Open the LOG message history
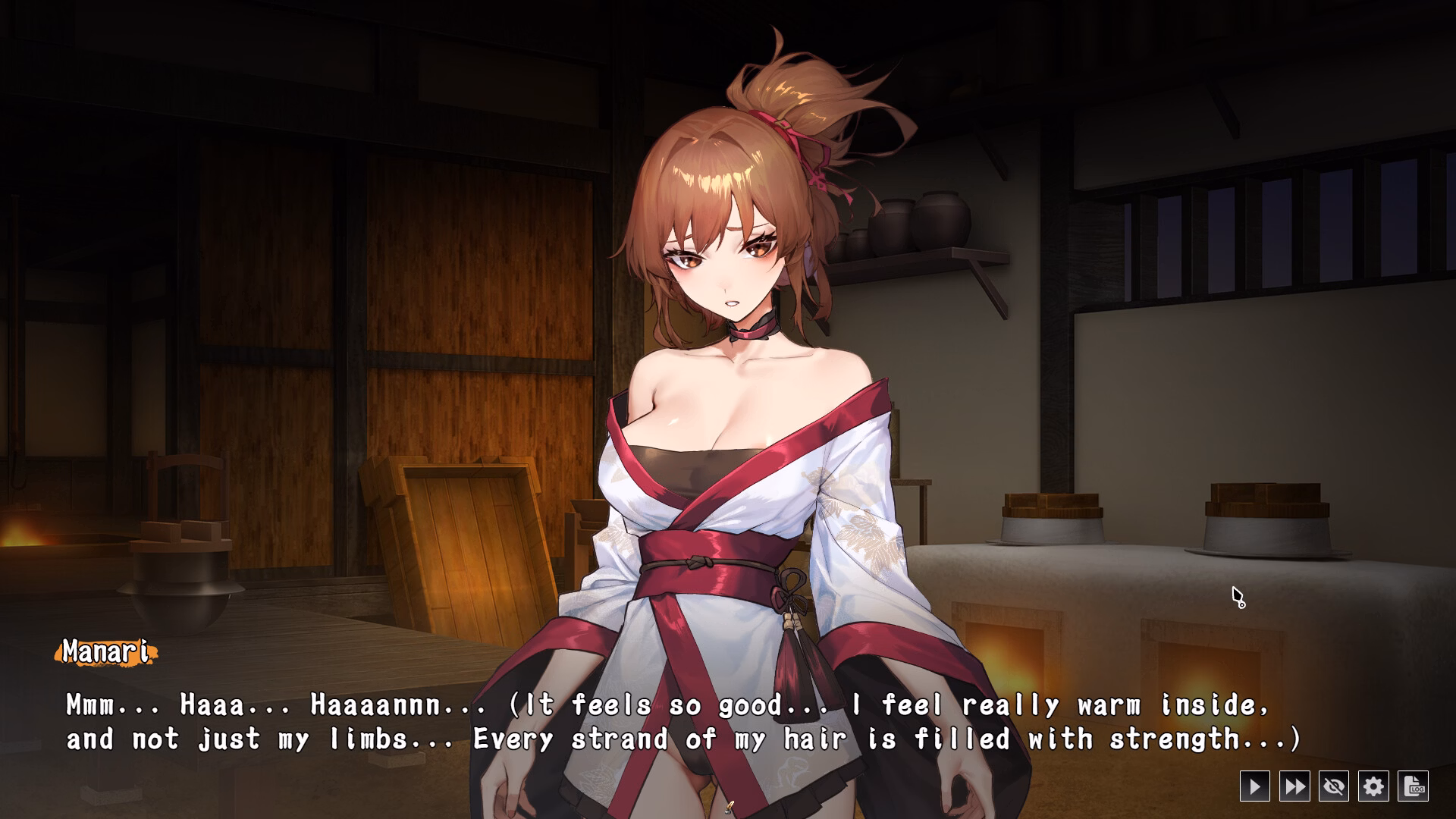1456x819 pixels. pos(1414,787)
